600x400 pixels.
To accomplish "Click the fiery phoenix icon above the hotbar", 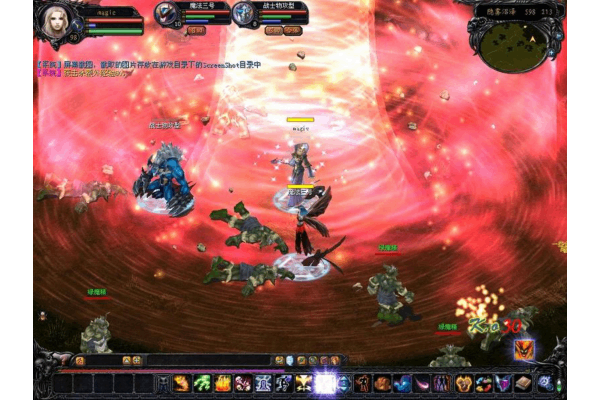I will [524, 349].
